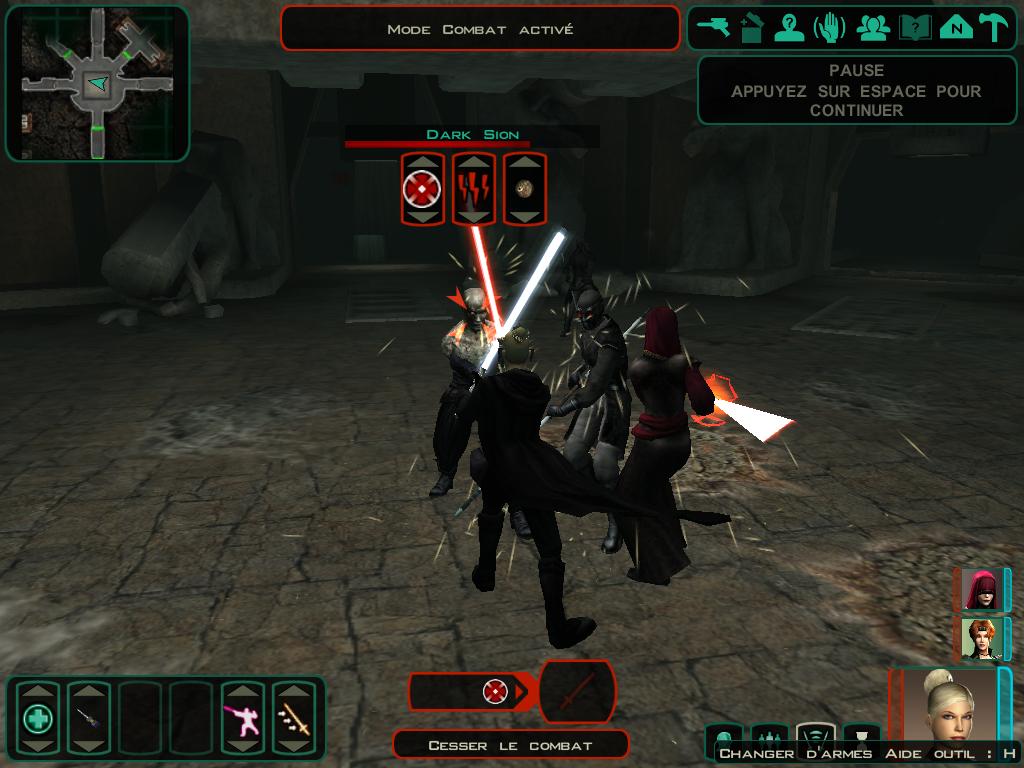Open the options hammer icon

click(x=993, y=28)
